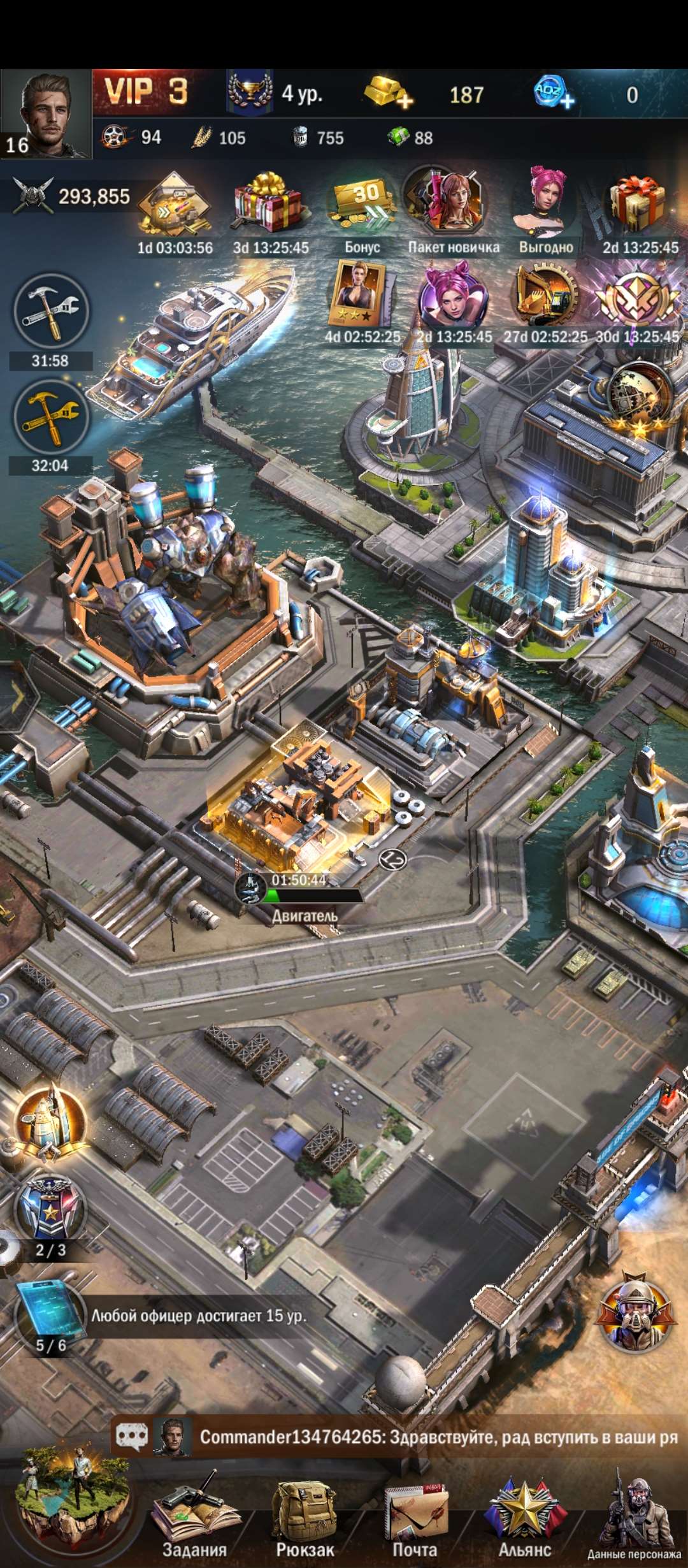Open the commander portrait profile
The width and height of the screenshot is (688, 1568).
pos(46,113)
